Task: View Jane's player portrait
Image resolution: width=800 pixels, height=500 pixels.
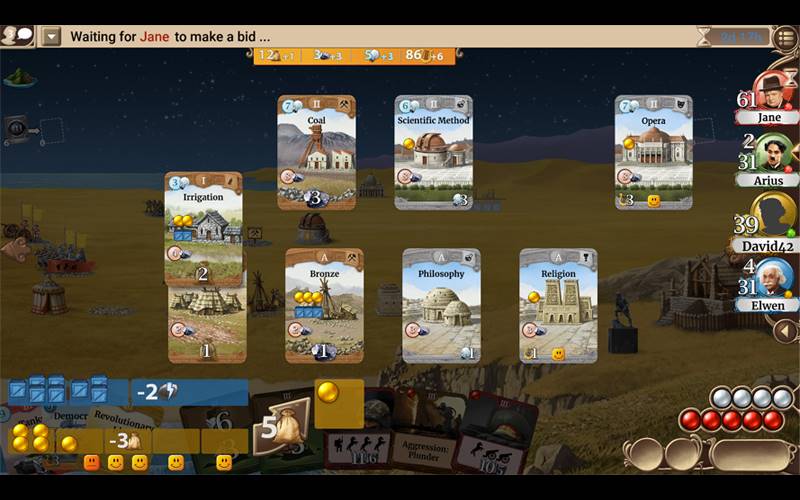Action: tap(773, 90)
